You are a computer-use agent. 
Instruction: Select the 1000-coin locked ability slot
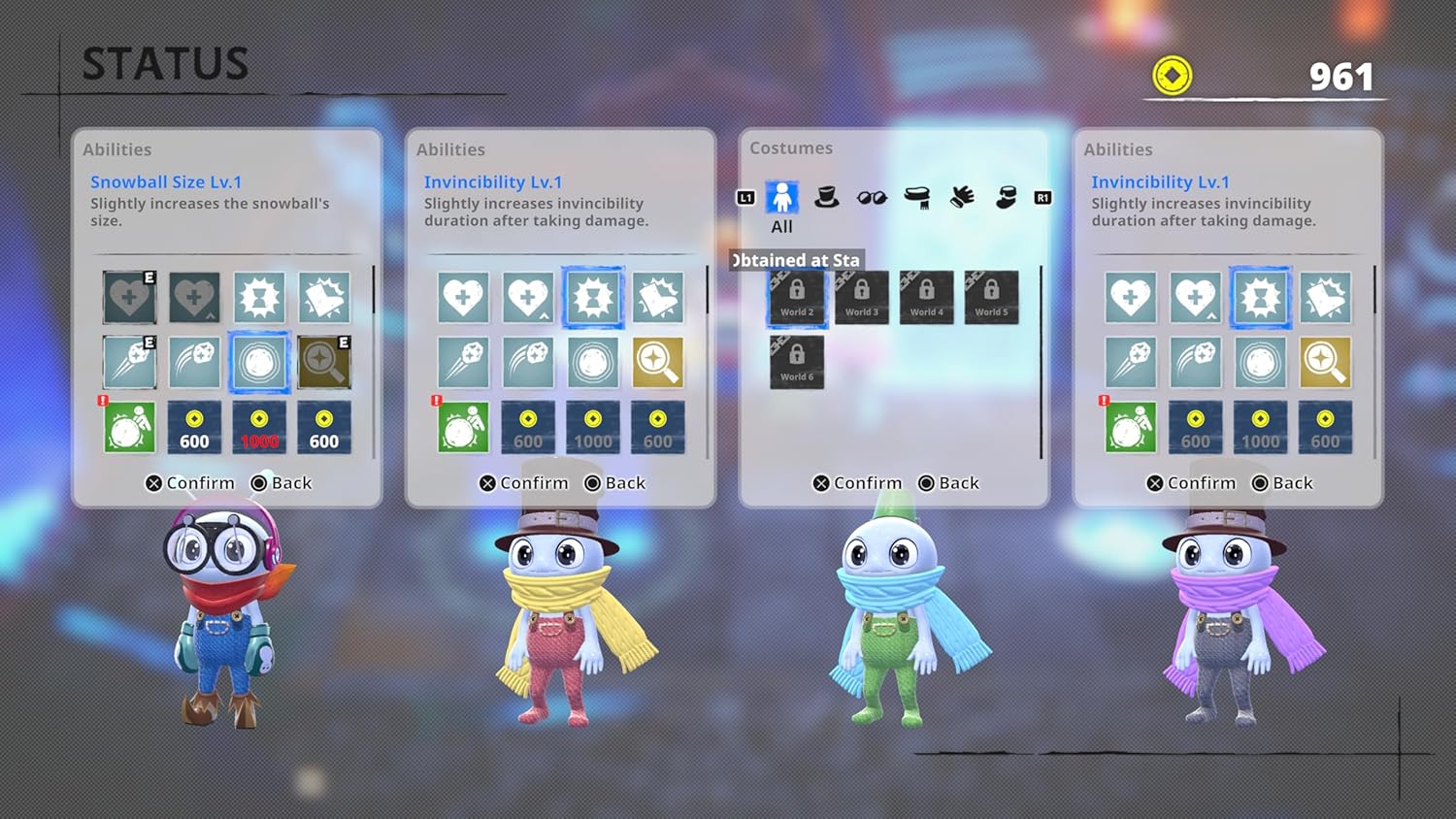point(259,427)
